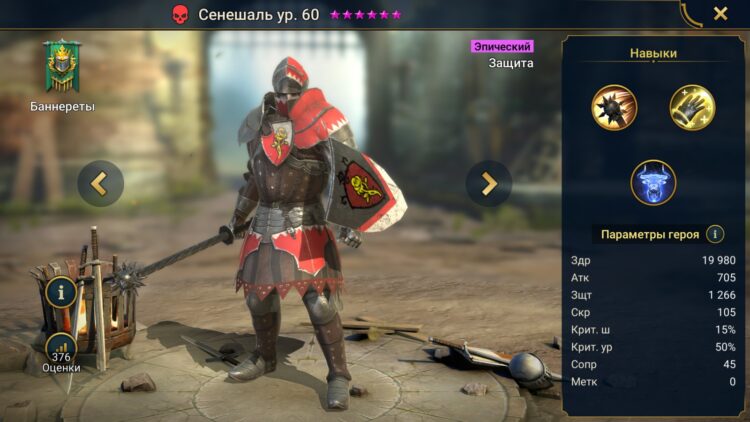
Task: Open hero parameters info button
Action: coord(715,234)
